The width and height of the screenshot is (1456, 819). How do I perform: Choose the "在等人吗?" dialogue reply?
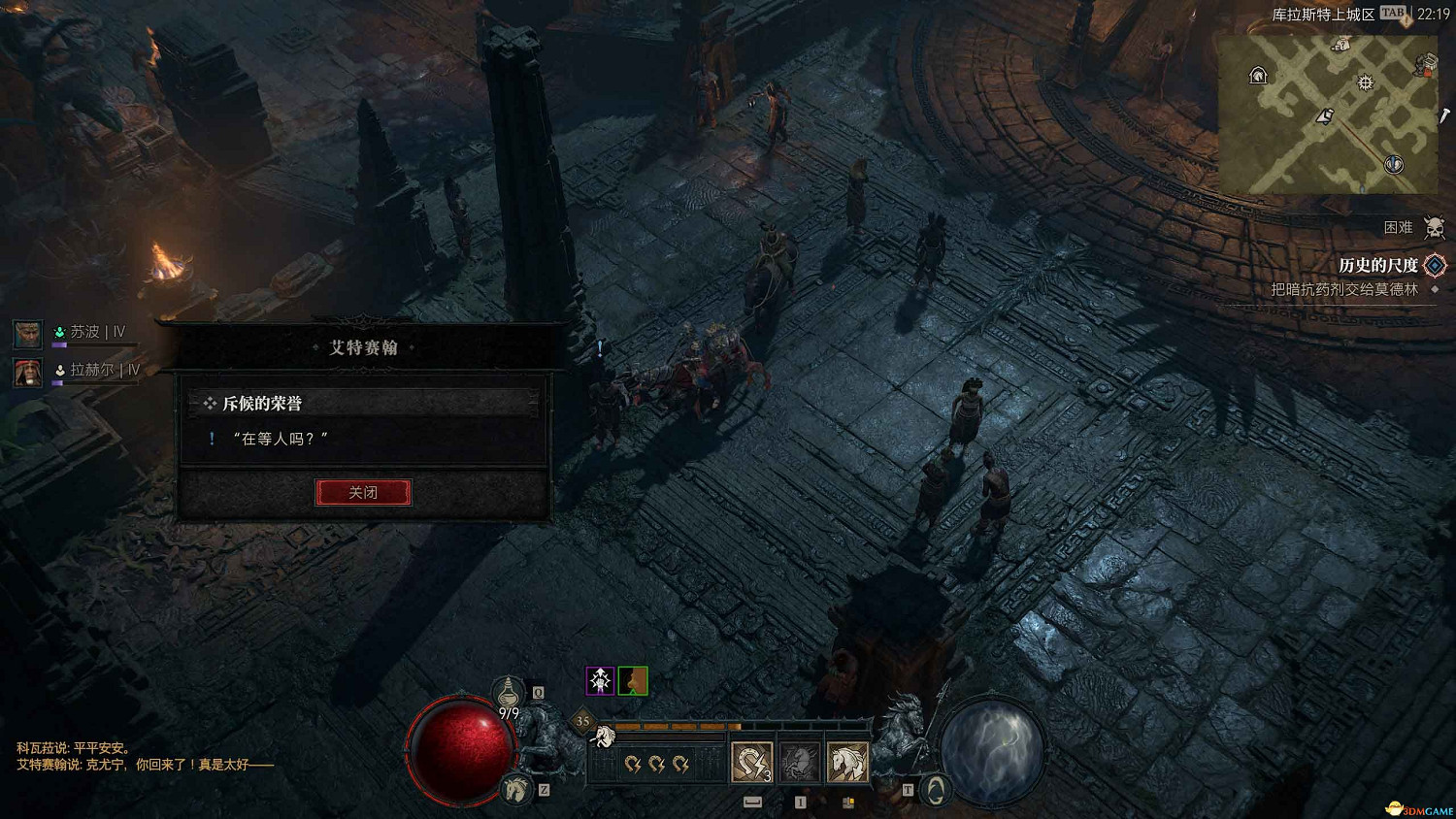pyautogui.click(x=281, y=440)
